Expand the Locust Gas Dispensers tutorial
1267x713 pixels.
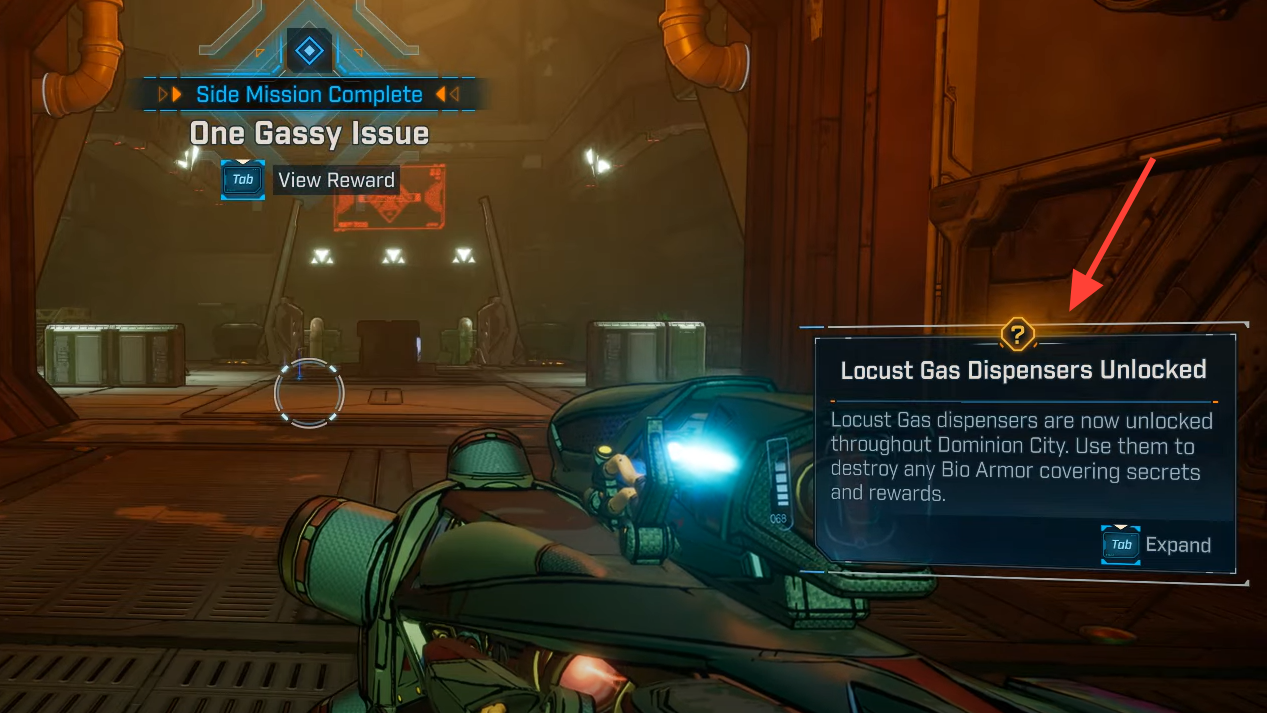click(1177, 545)
